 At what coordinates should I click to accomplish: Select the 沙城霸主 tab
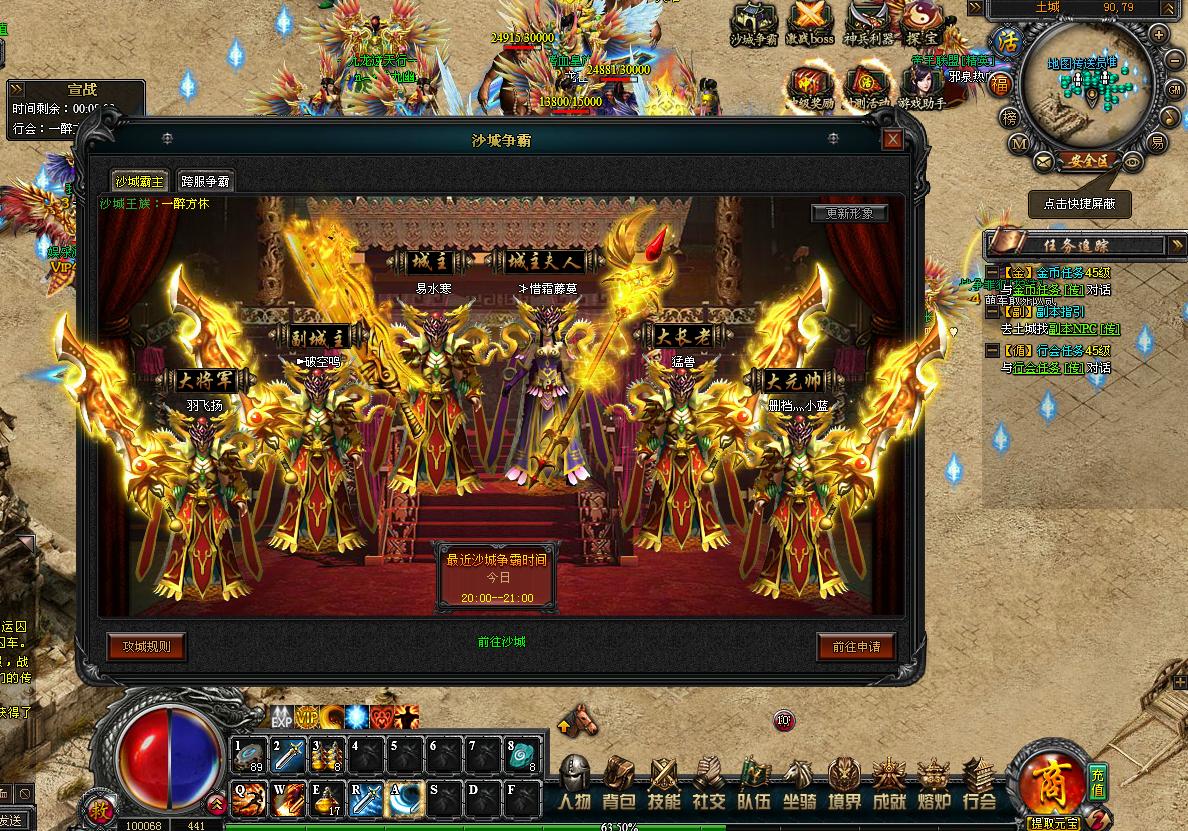pyautogui.click(x=138, y=181)
